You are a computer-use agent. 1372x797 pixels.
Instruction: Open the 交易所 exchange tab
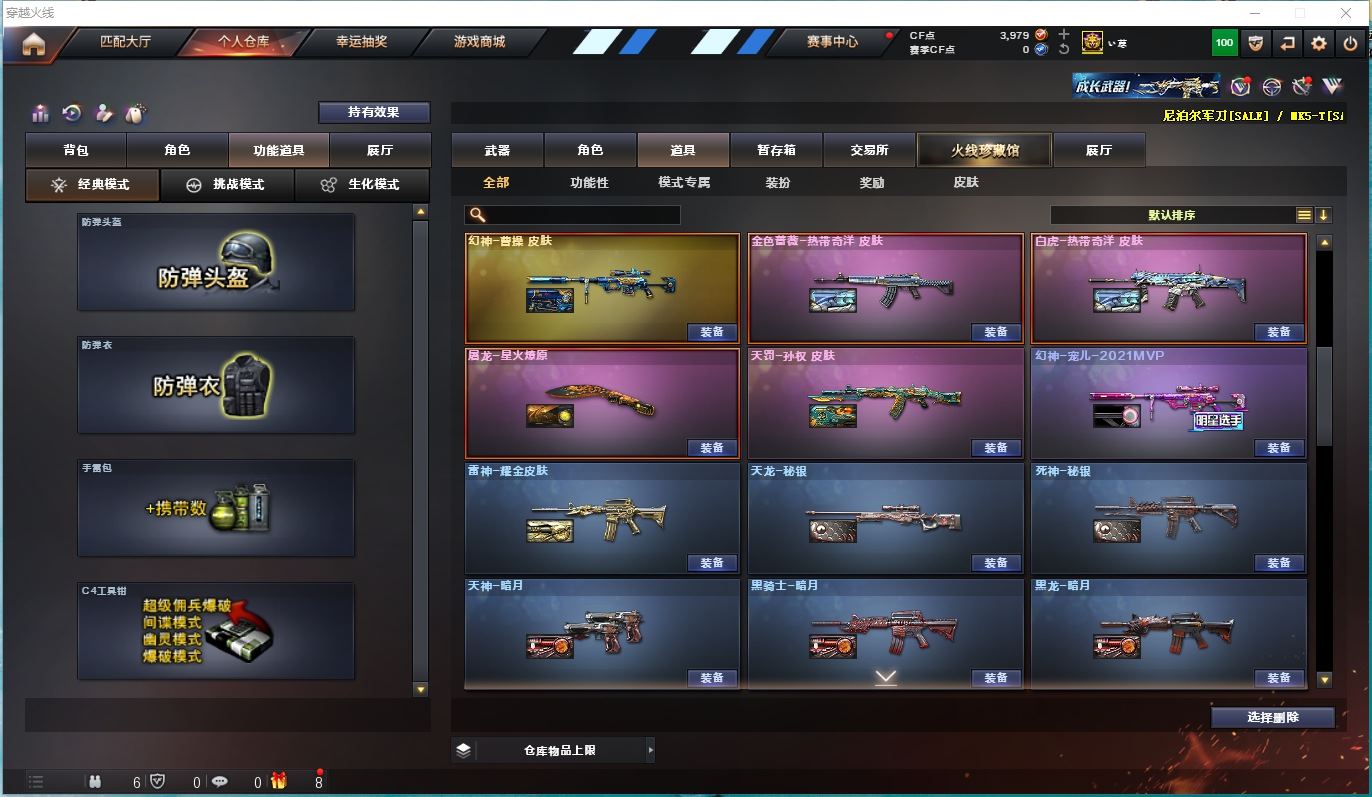click(869, 150)
